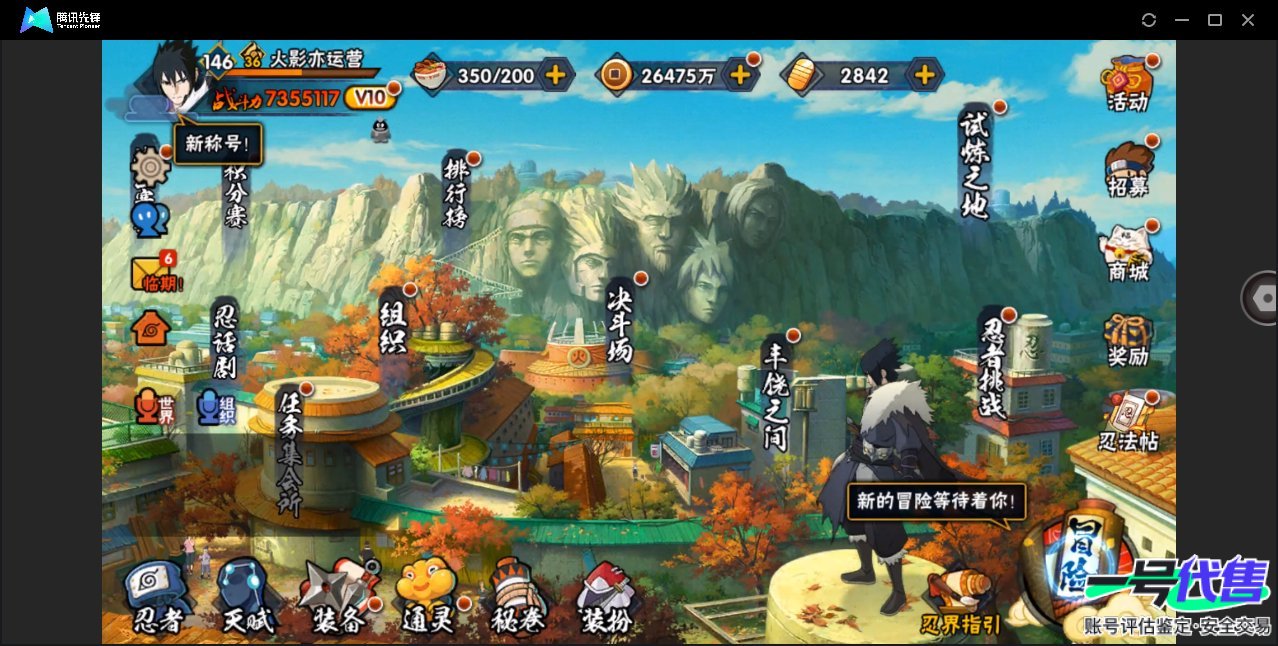This screenshot has height=646, width=1278.
Task: Buy more copper coins with plus button
Action: coord(740,74)
